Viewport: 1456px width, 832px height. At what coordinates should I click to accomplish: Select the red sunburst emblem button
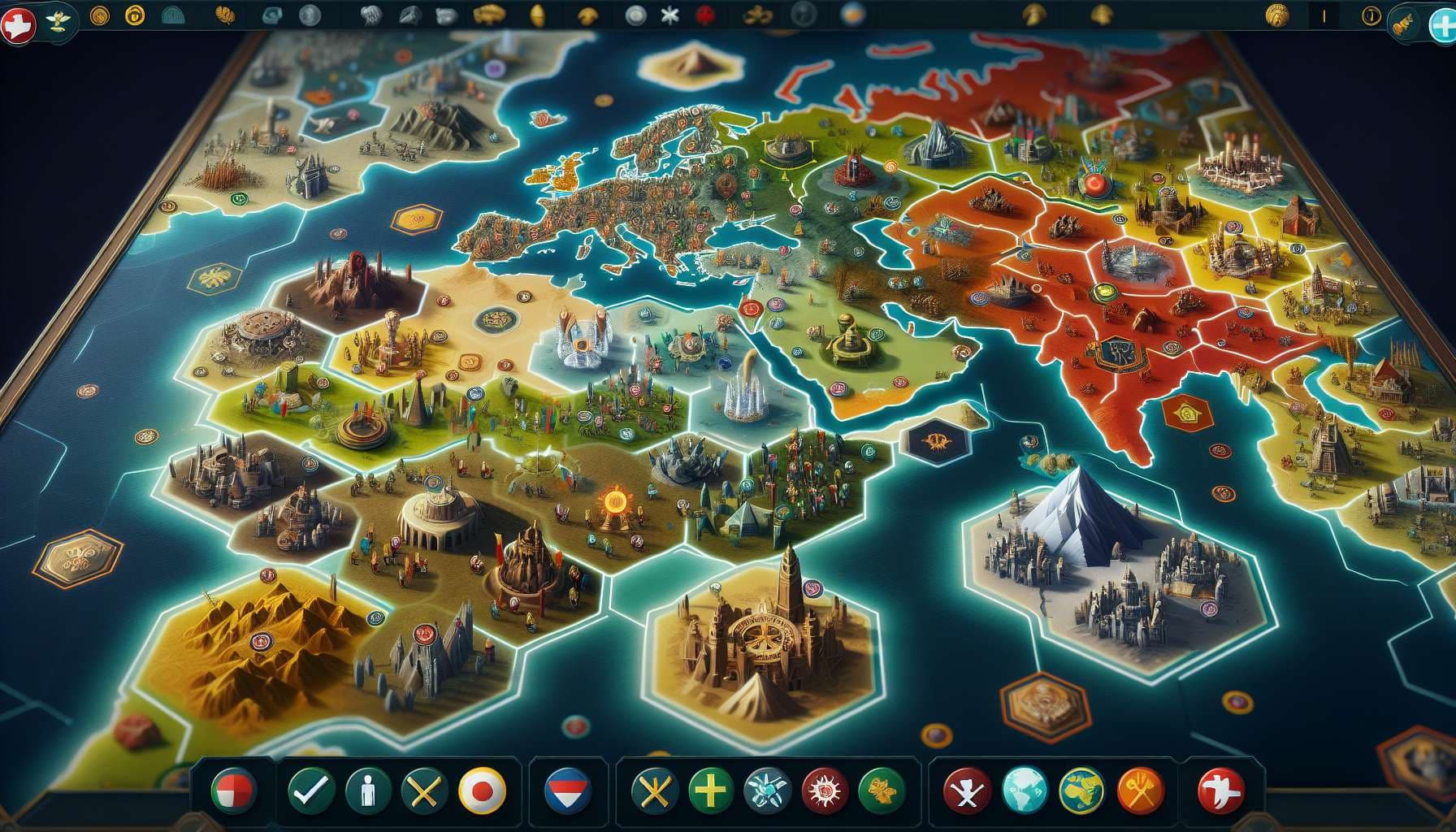coord(825,789)
